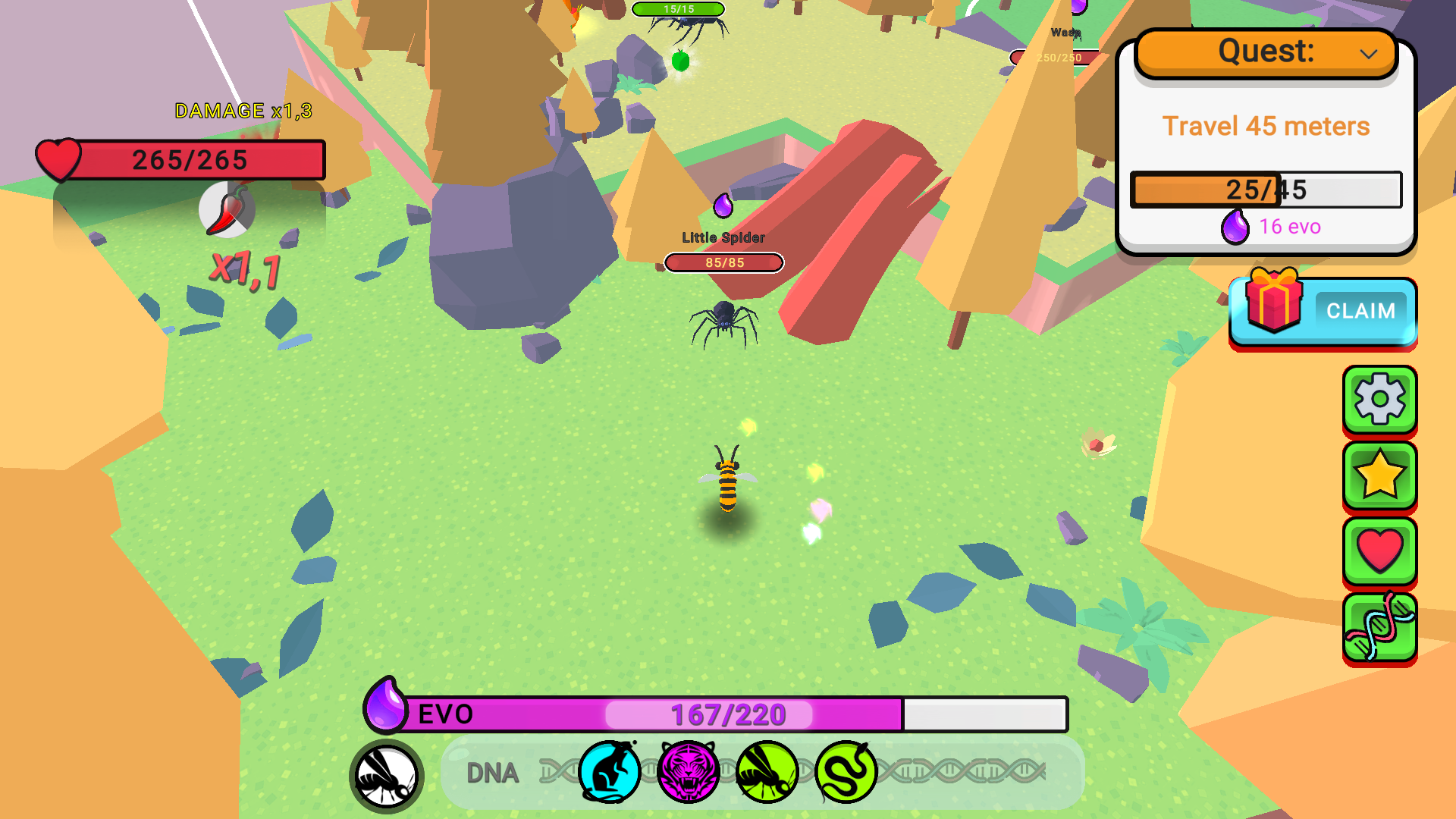Click the current wasp character portrait
Image resolution: width=1456 pixels, height=819 pixels.
[387, 775]
